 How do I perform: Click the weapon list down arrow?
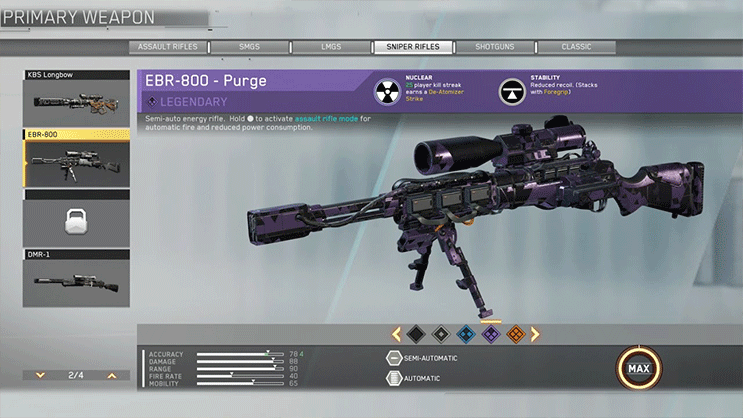[40, 375]
